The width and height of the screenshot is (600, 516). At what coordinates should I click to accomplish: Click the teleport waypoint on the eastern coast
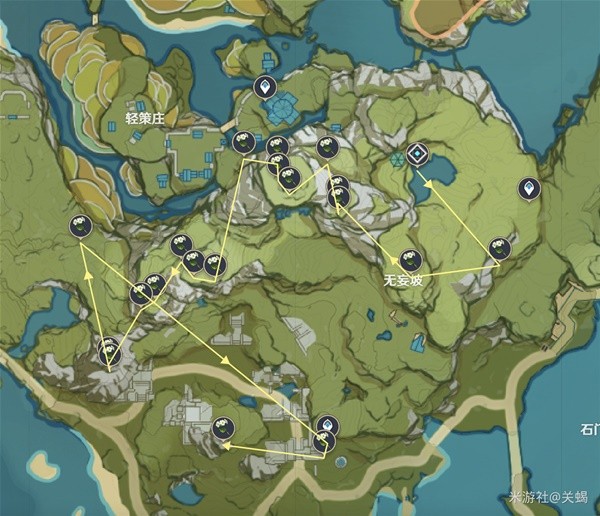point(528,187)
